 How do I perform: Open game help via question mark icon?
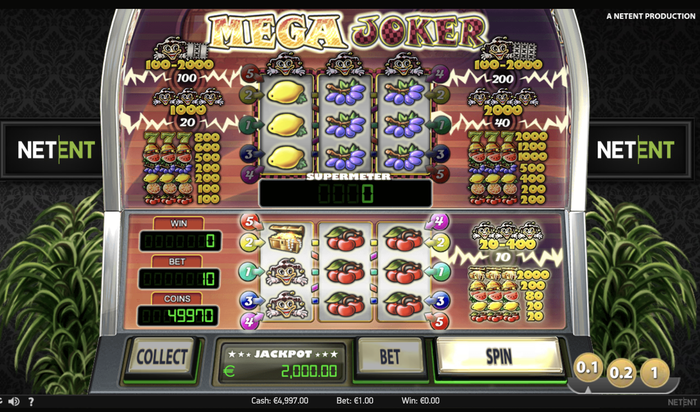29,402
